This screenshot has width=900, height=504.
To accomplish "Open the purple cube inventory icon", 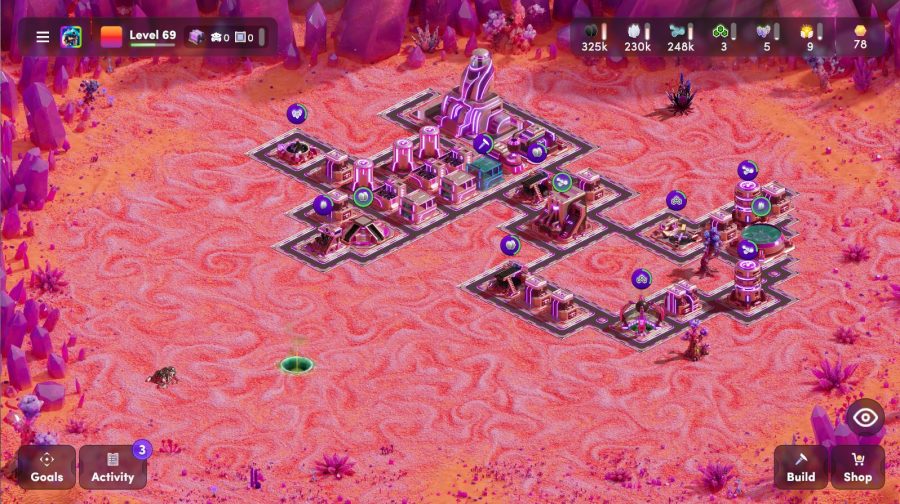I will [x=196, y=37].
